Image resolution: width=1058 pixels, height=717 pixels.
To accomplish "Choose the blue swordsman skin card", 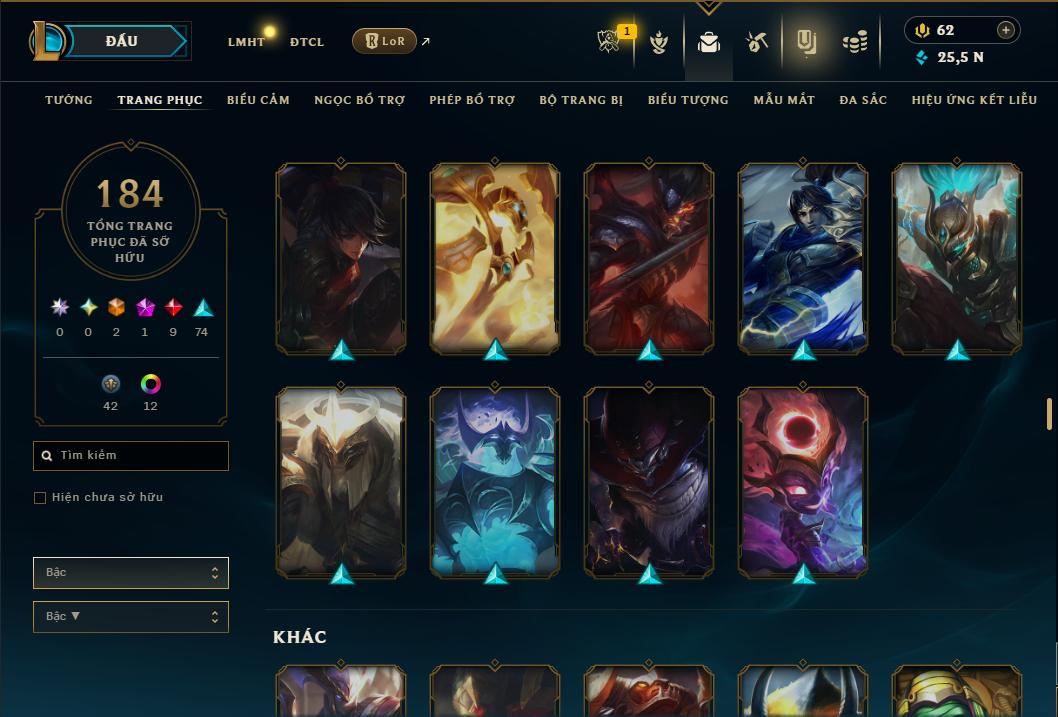I will [803, 258].
